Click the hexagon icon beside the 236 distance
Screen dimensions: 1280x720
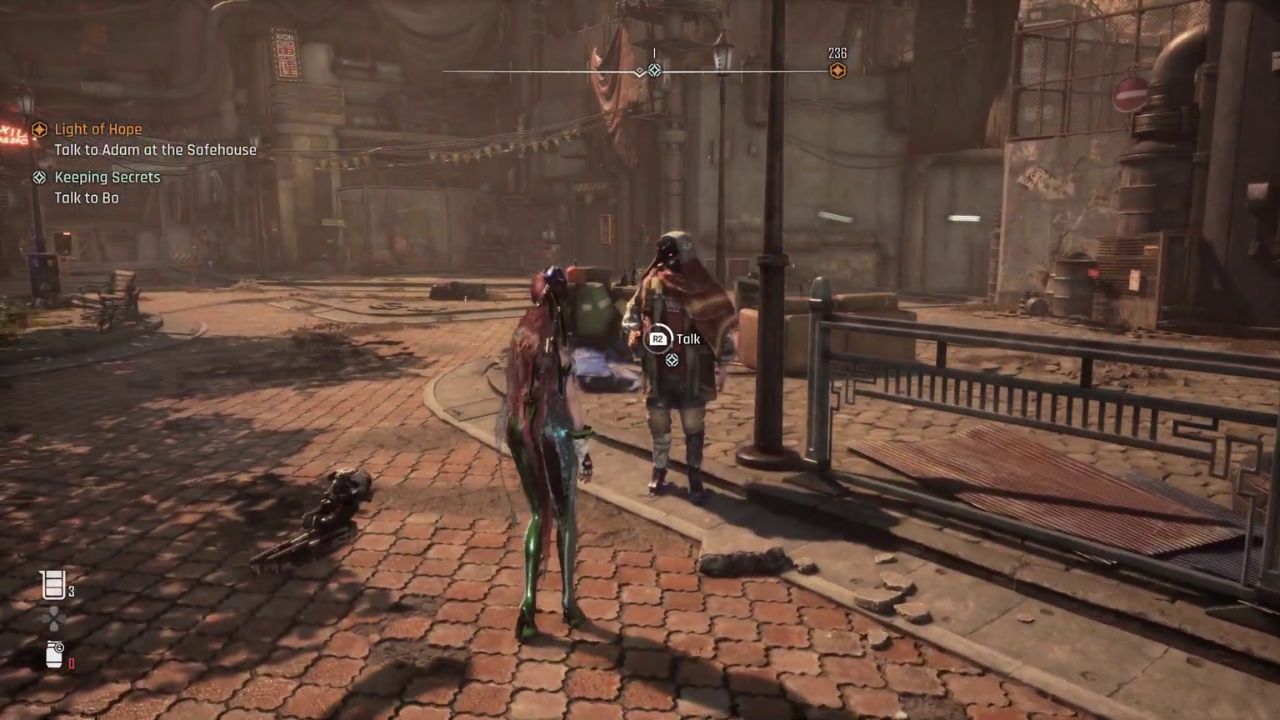tap(837, 70)
